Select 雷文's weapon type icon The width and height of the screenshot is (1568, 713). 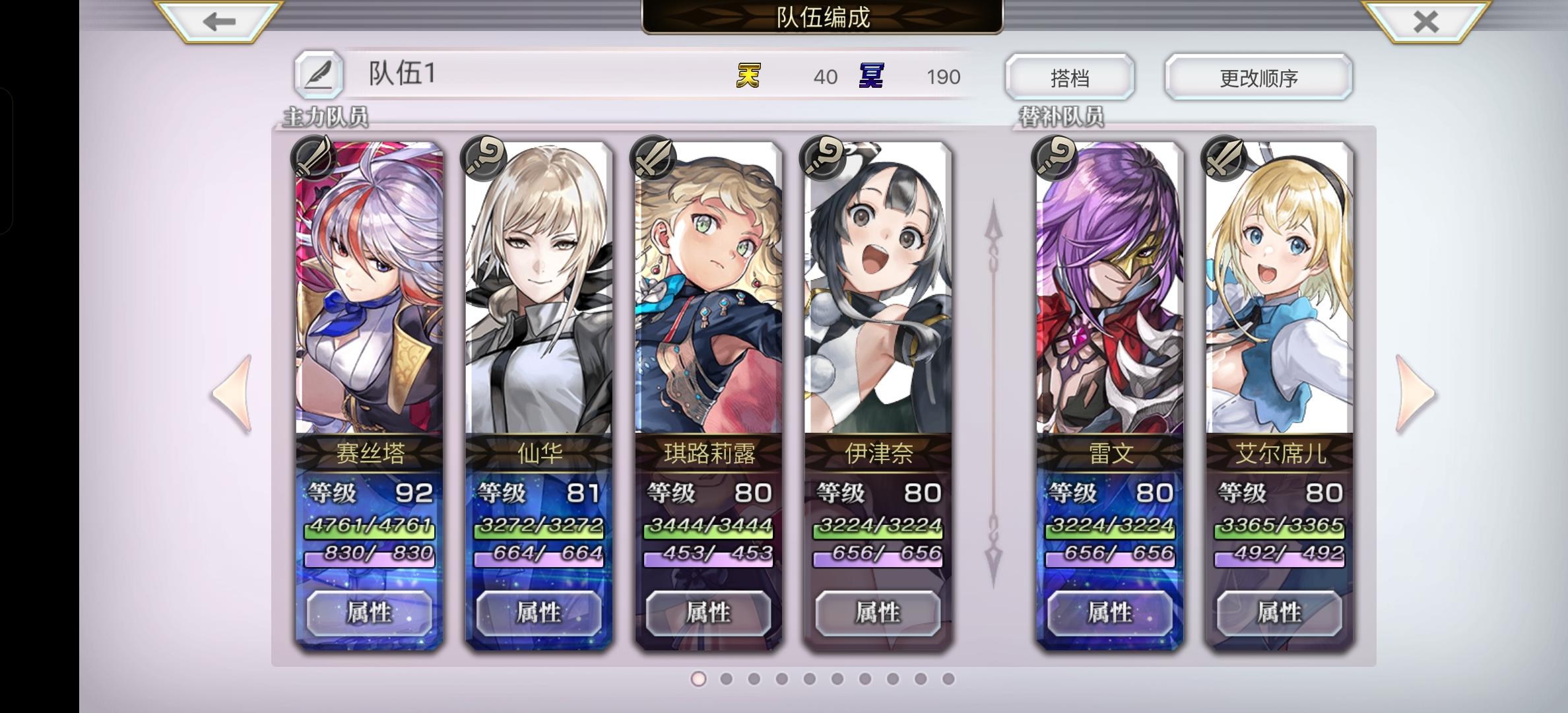click(x=1053, y=159)
